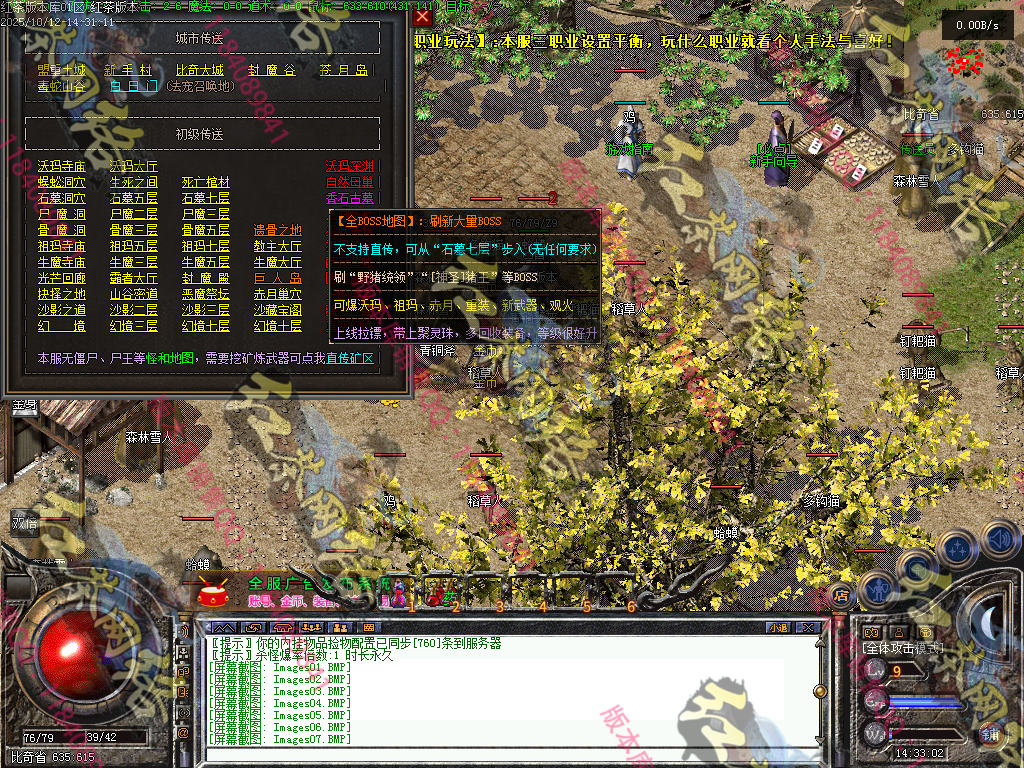Select 祖玛寺庙 in the teleport list
The image size is (1024, 768).
(62, 246)
